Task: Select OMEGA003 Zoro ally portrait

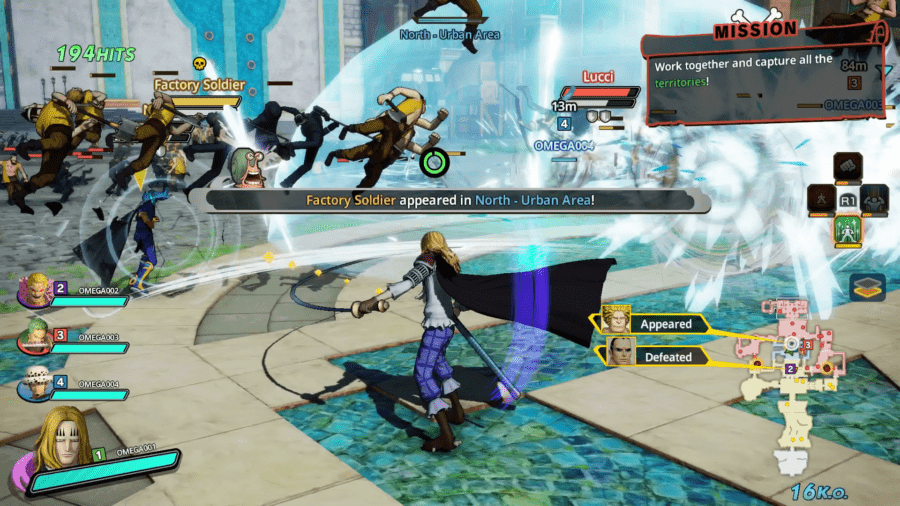Action: tap(35, 339)
